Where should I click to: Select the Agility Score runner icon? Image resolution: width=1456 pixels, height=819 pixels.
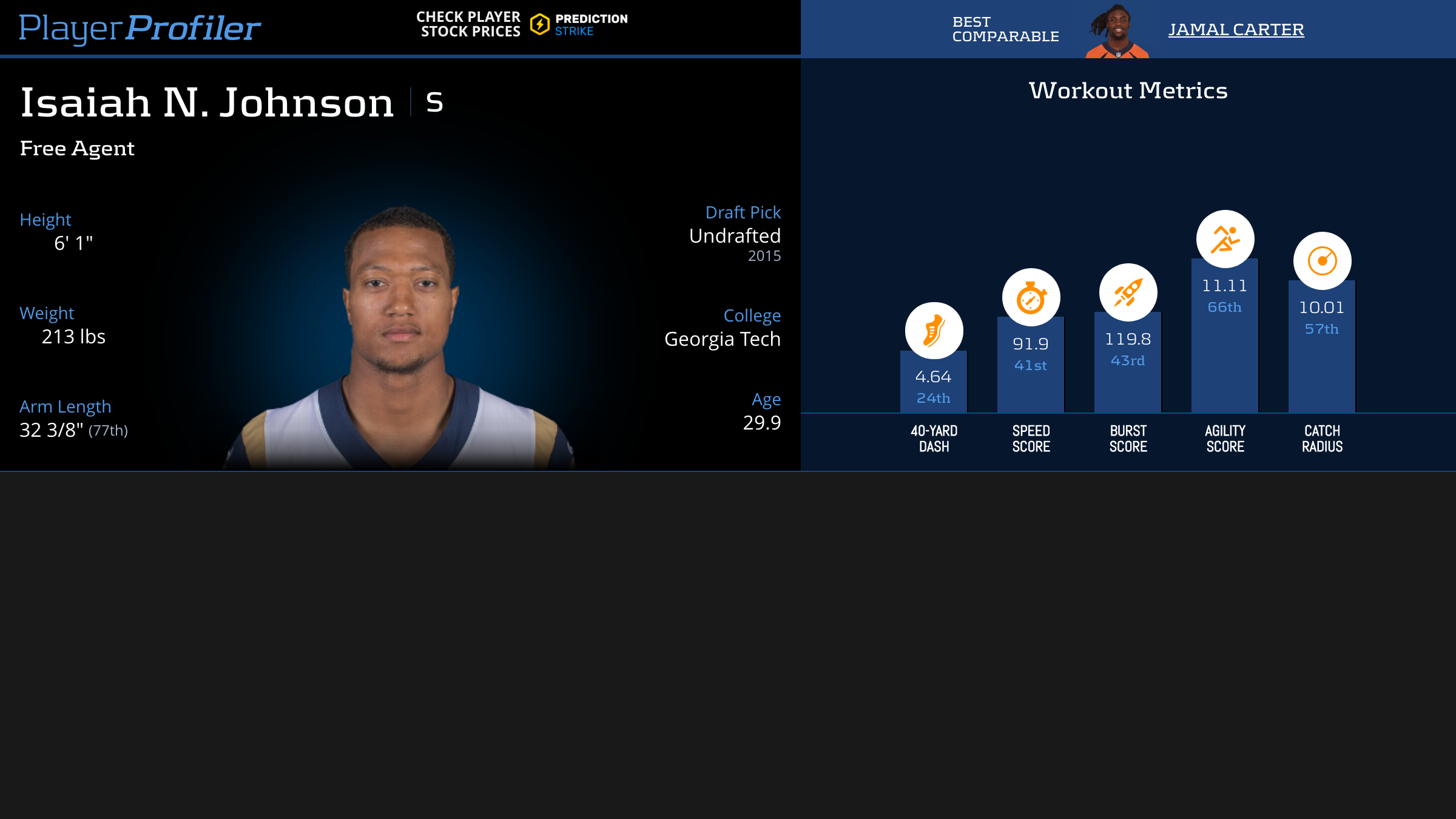(1225, 239)
